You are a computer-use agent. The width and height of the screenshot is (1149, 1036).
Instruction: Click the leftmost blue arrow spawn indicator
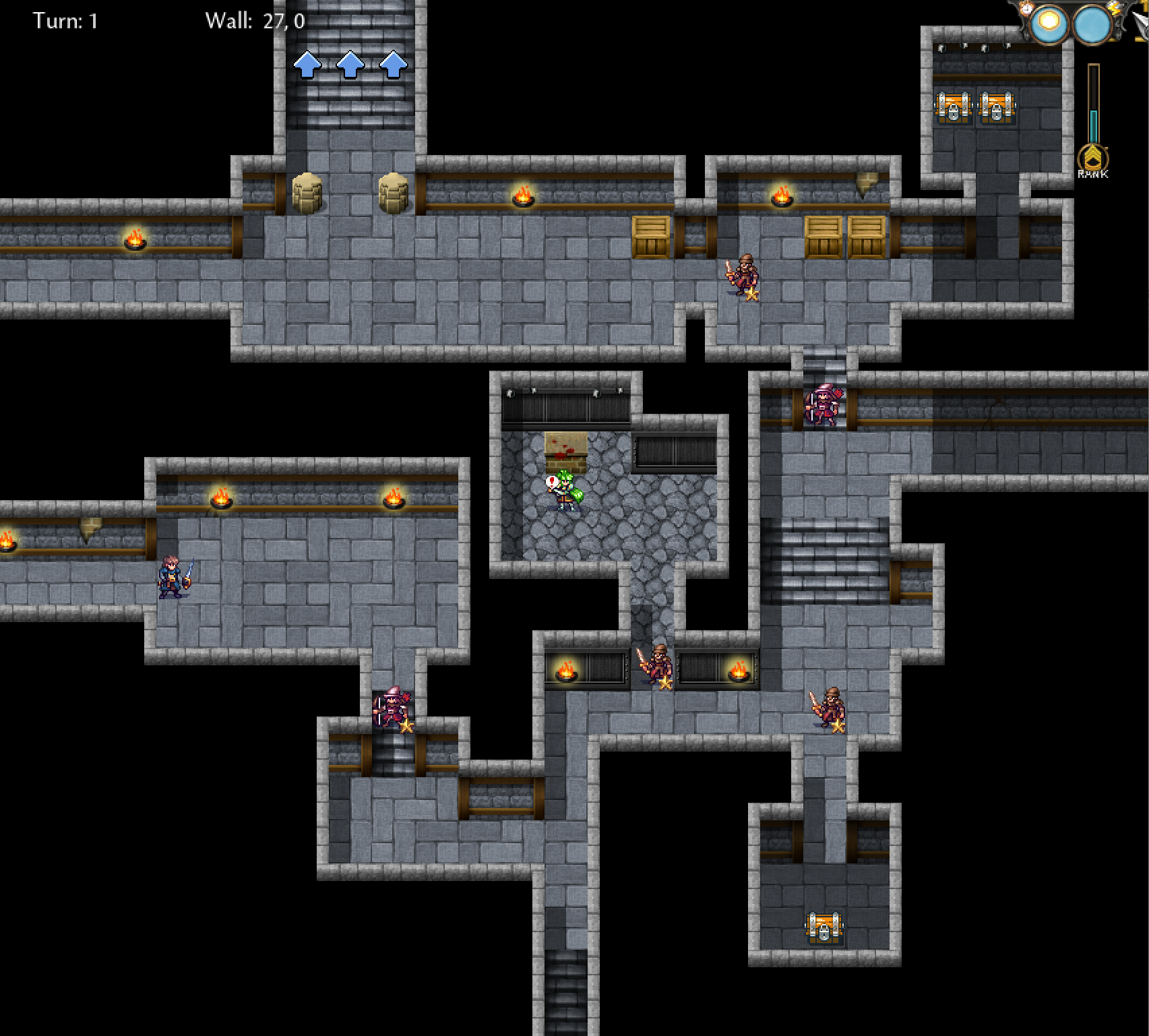click(x=307, y=65)
